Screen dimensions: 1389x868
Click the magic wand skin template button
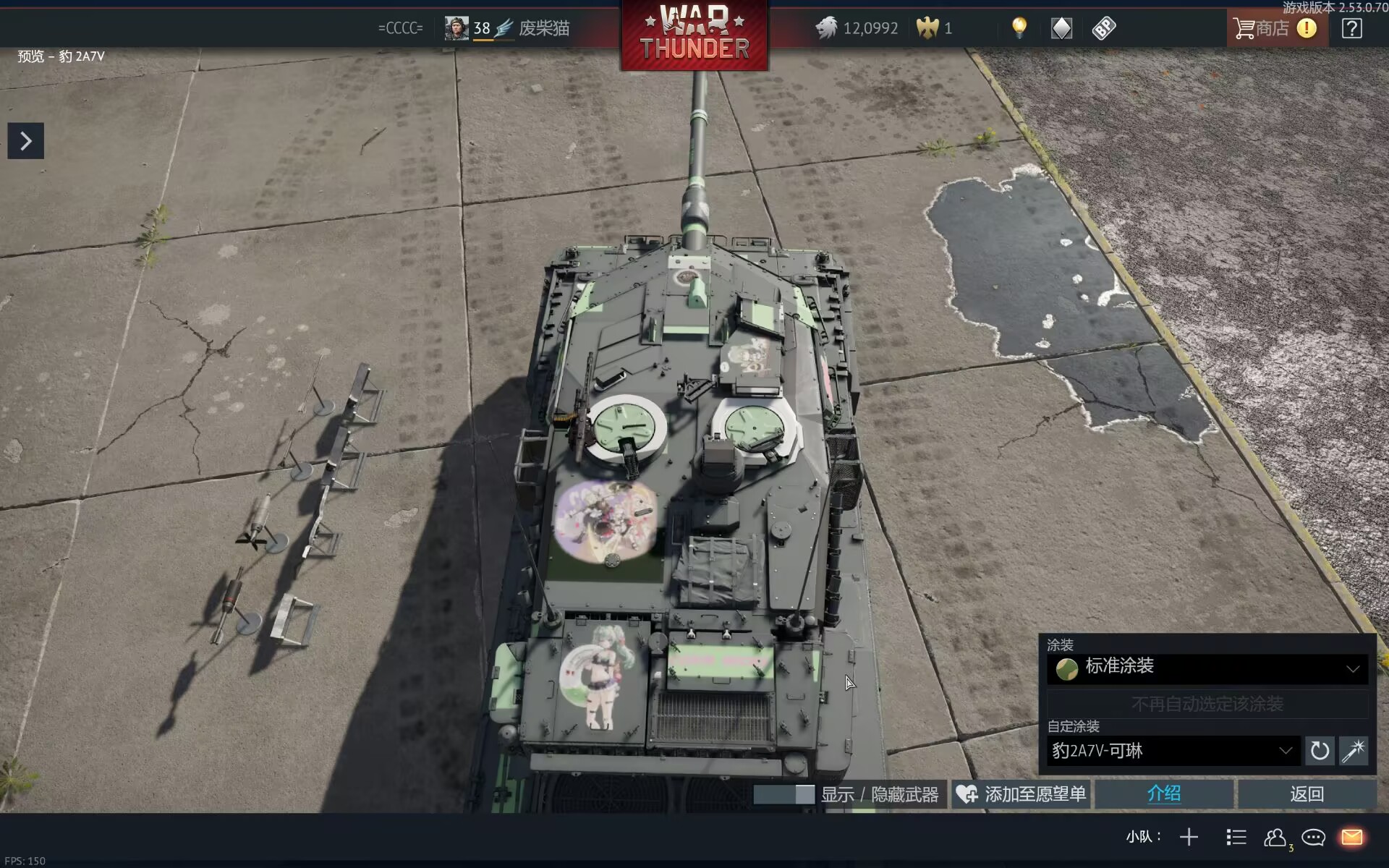point(1354,751)
